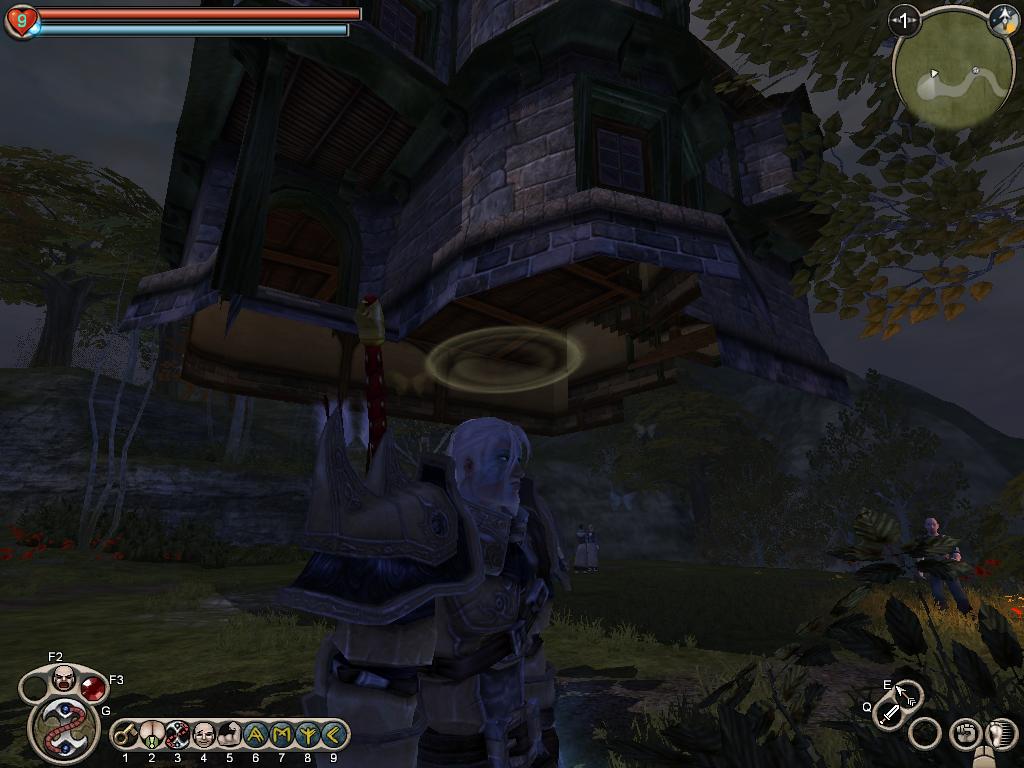The width and height of the screenshot is (1024, 768).
Task: Use the red gem quick slot
Action: point(92,688)
